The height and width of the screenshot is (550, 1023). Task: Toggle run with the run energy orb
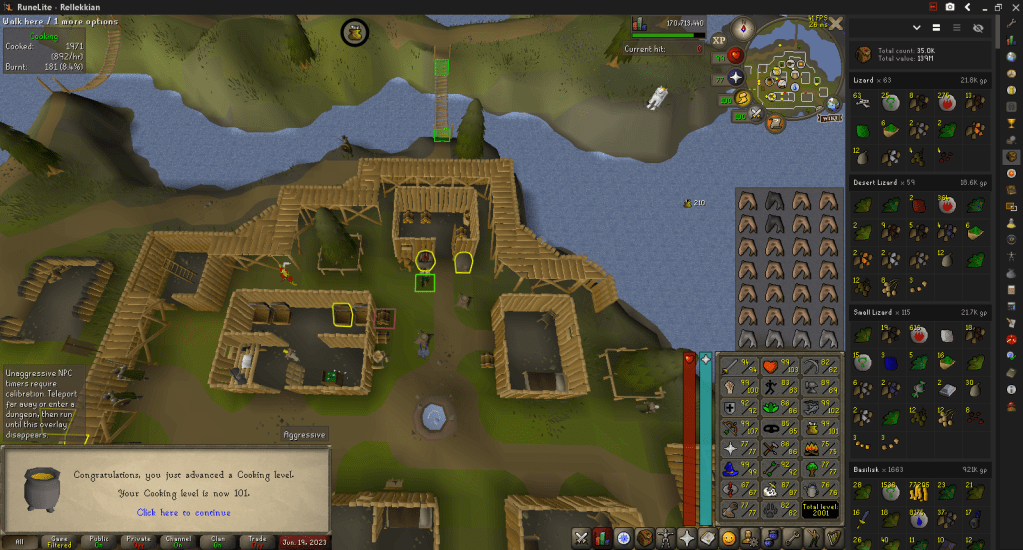point(743,97)
